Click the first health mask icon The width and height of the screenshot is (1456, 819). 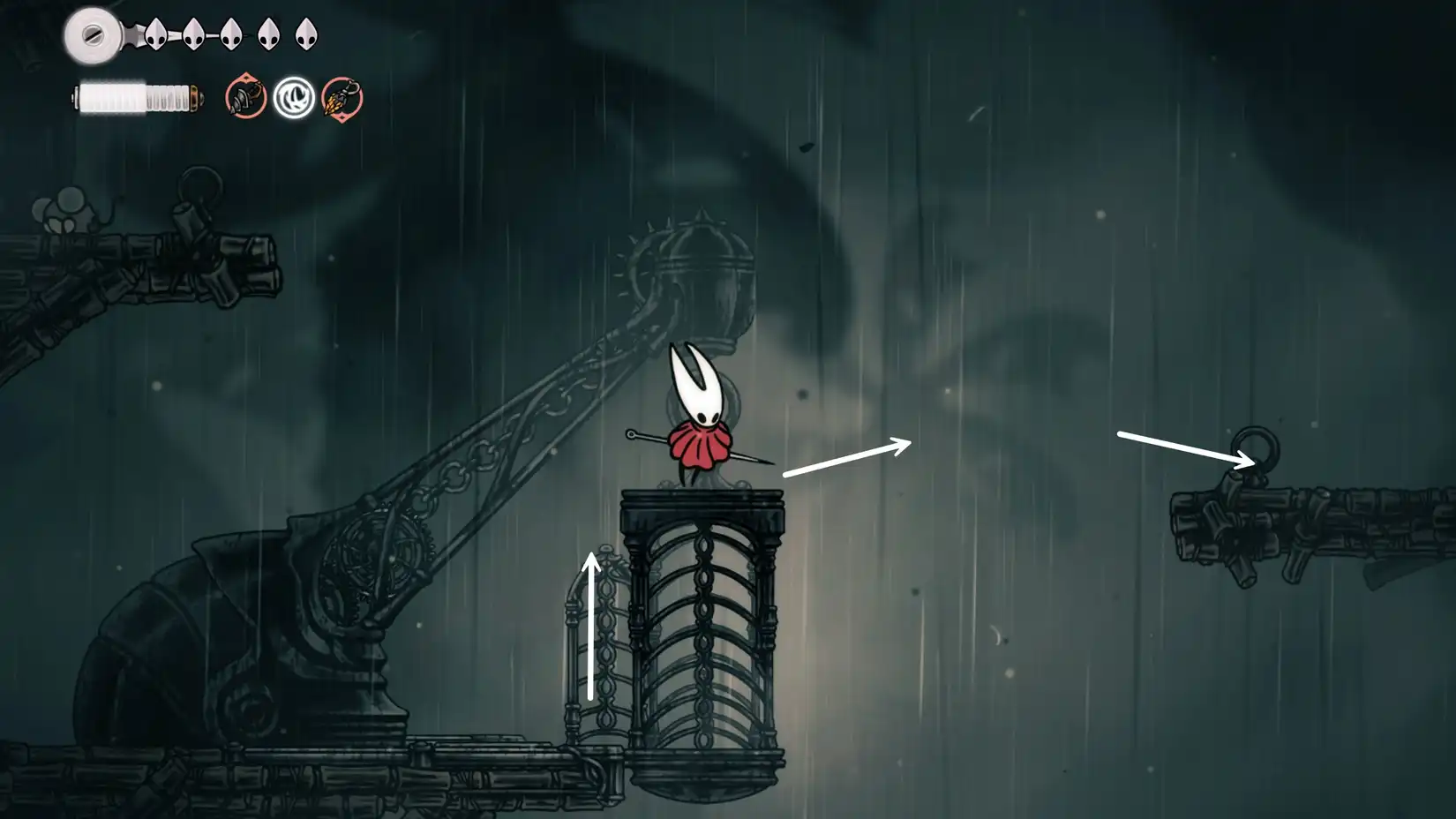click(155, 35)
